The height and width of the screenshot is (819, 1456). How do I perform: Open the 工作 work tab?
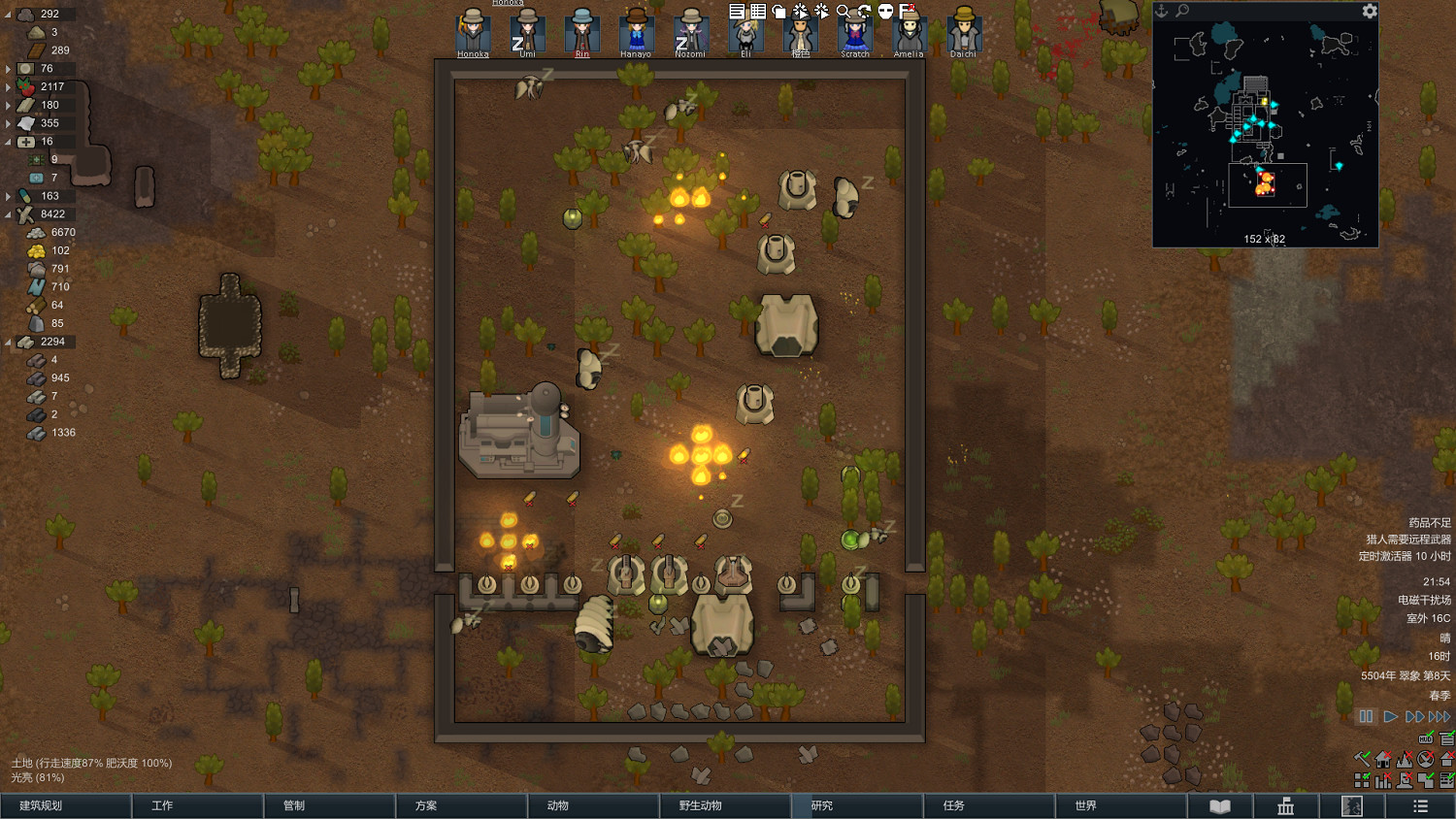(x=197, y=805)
